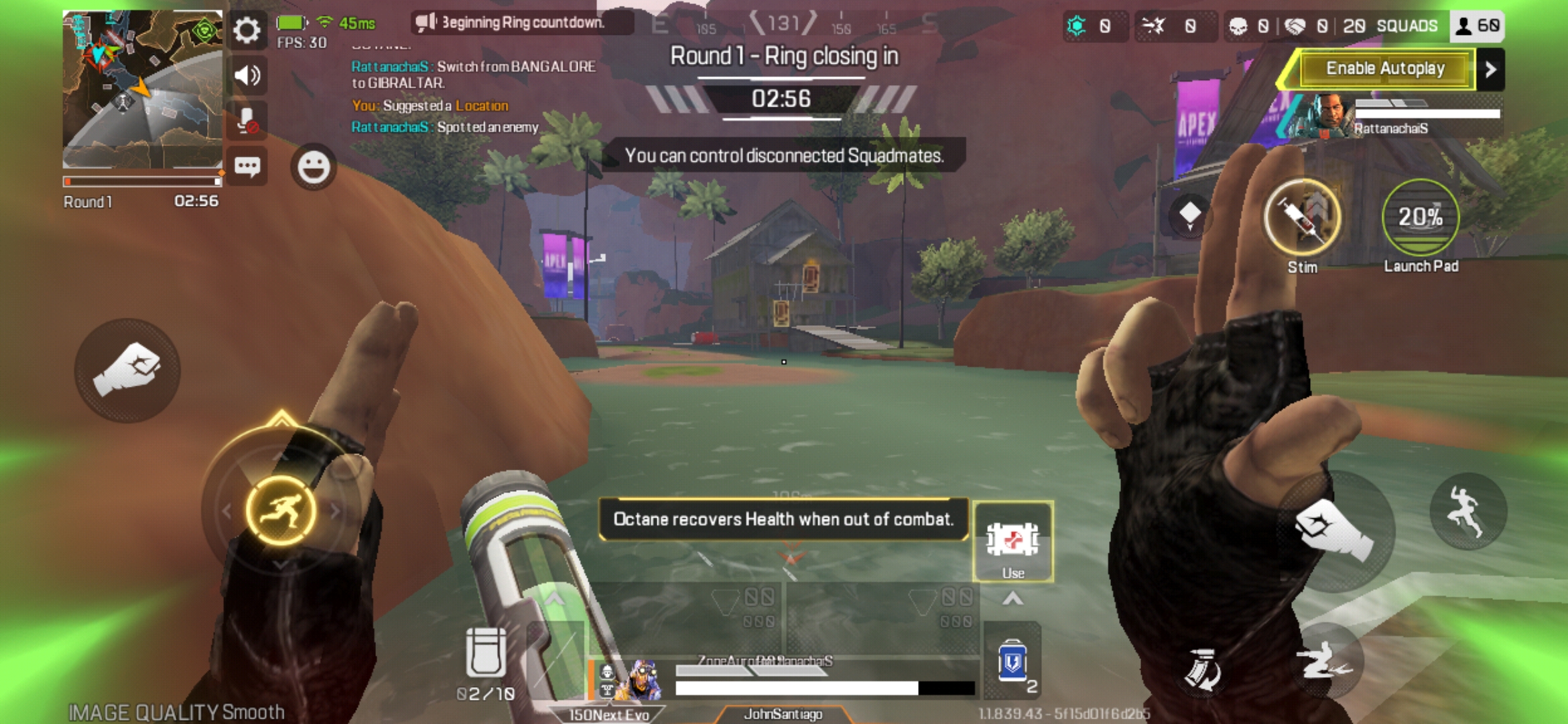The height and width of the screenshot is (724, 1568).
Task: Toggle the microphone mute
Action: tap(248, 119)
